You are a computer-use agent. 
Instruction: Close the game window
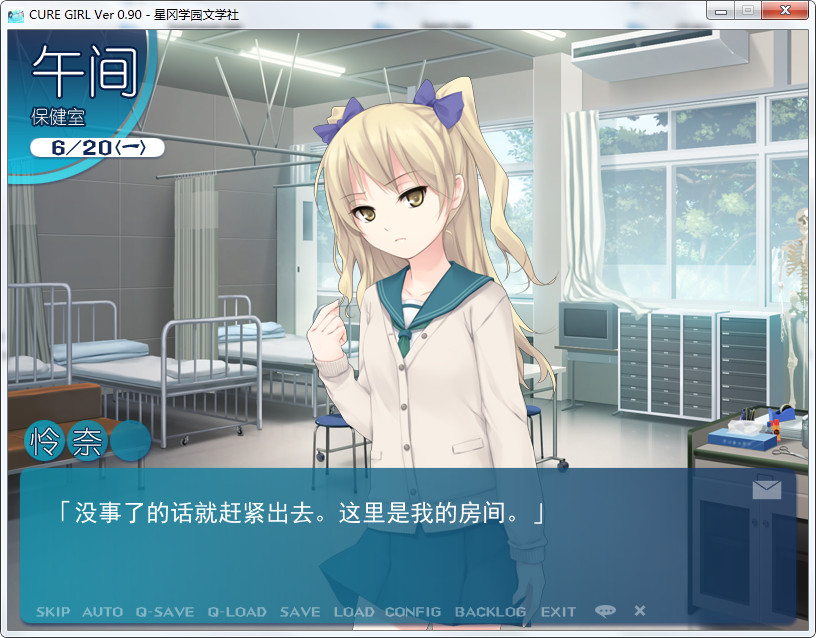pos(786,10)
